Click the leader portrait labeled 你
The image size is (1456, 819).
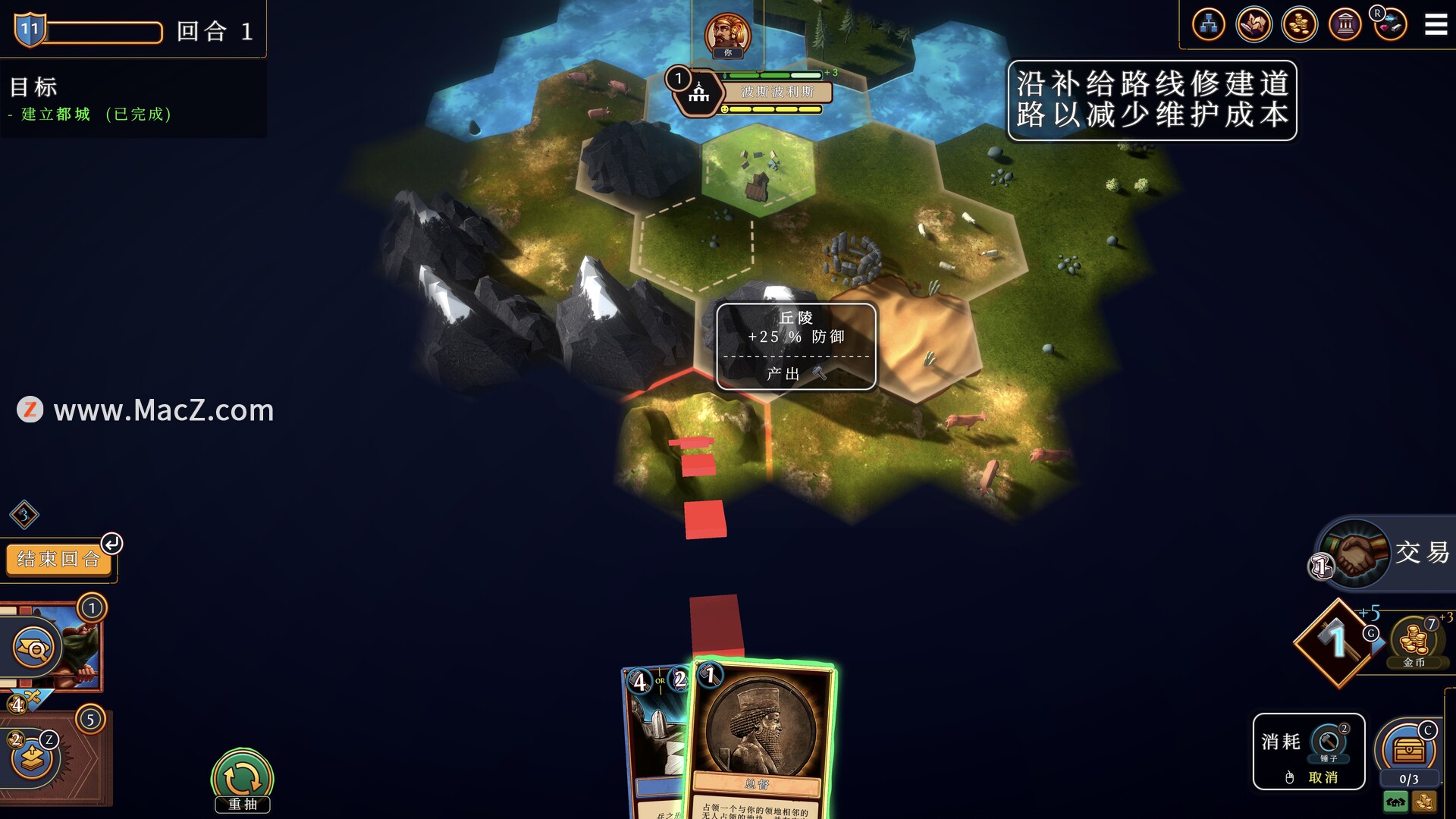tap(727, 35)
